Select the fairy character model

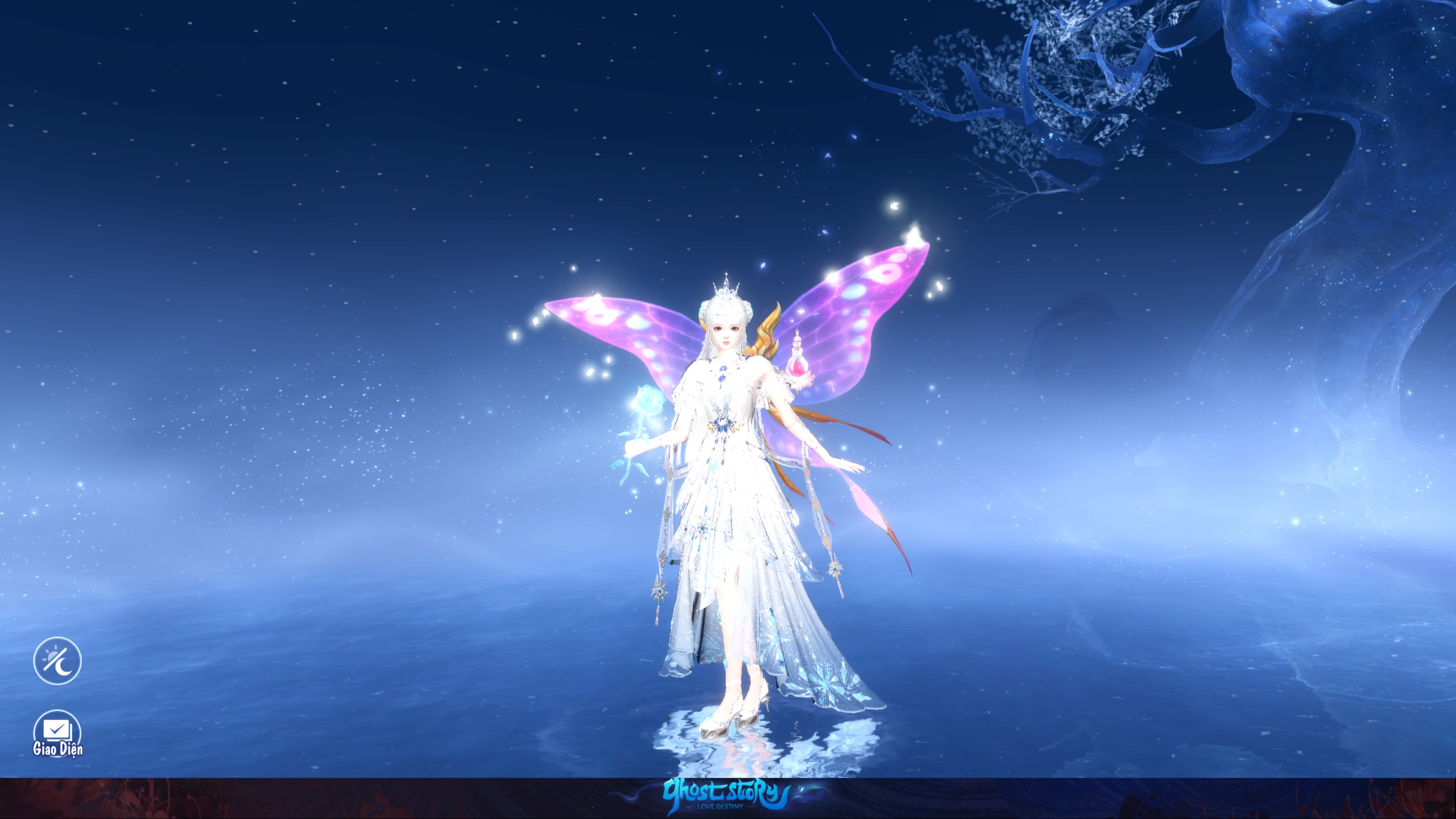click(728, 483)
